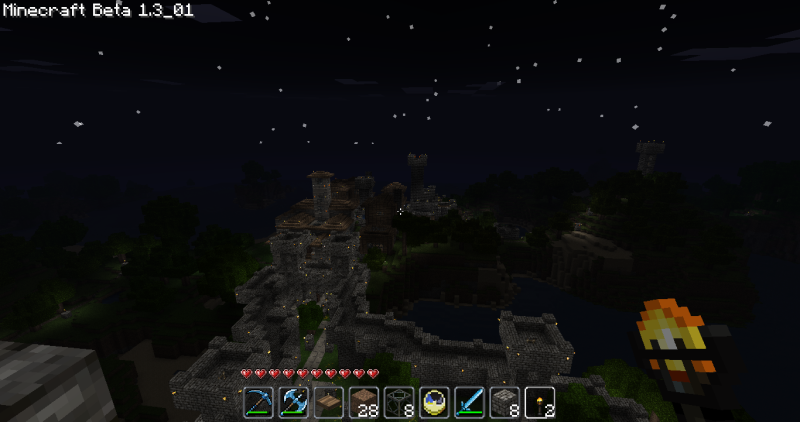800x422 pixels.
Task: Select the torch stack hotbar slot
Action: tap(540, 402)
